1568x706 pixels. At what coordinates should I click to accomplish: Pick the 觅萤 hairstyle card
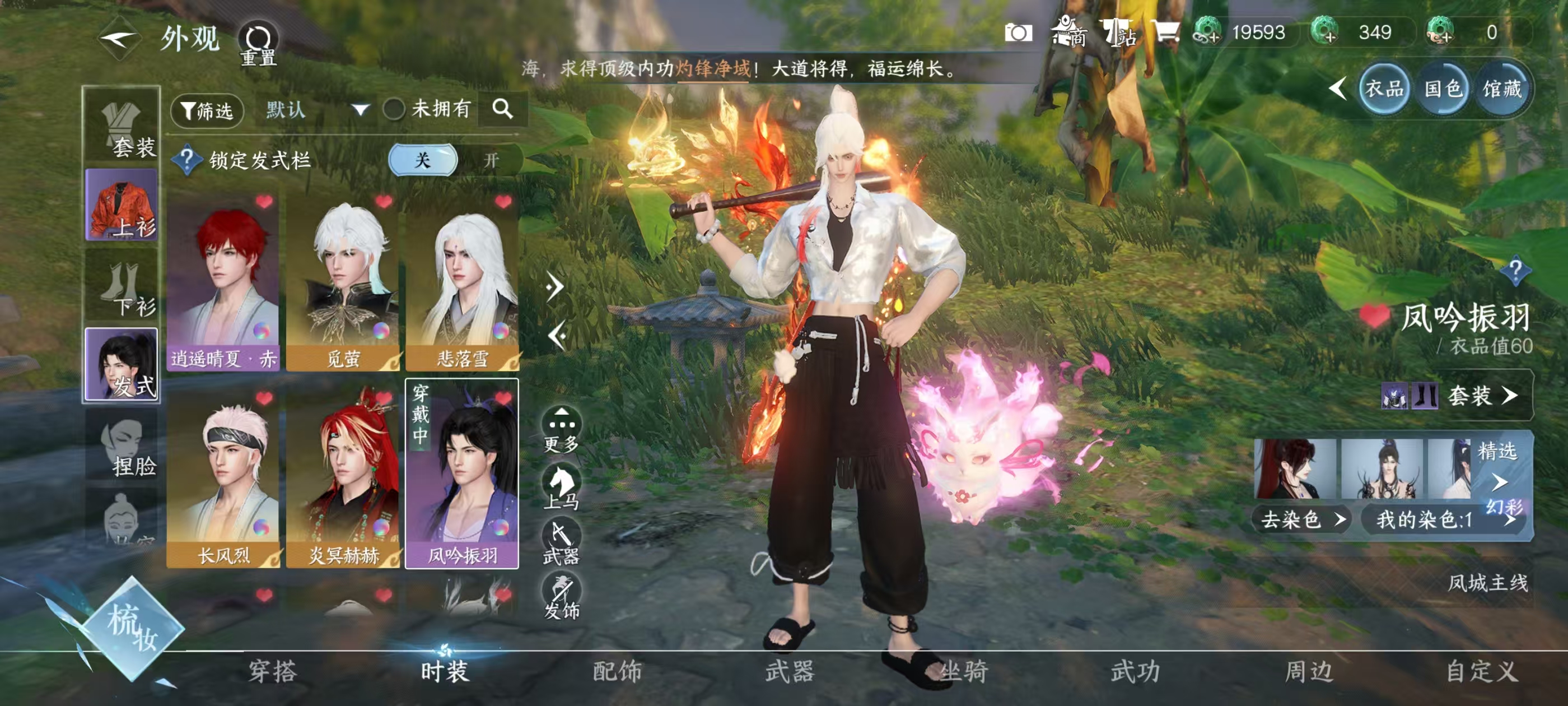343,281
